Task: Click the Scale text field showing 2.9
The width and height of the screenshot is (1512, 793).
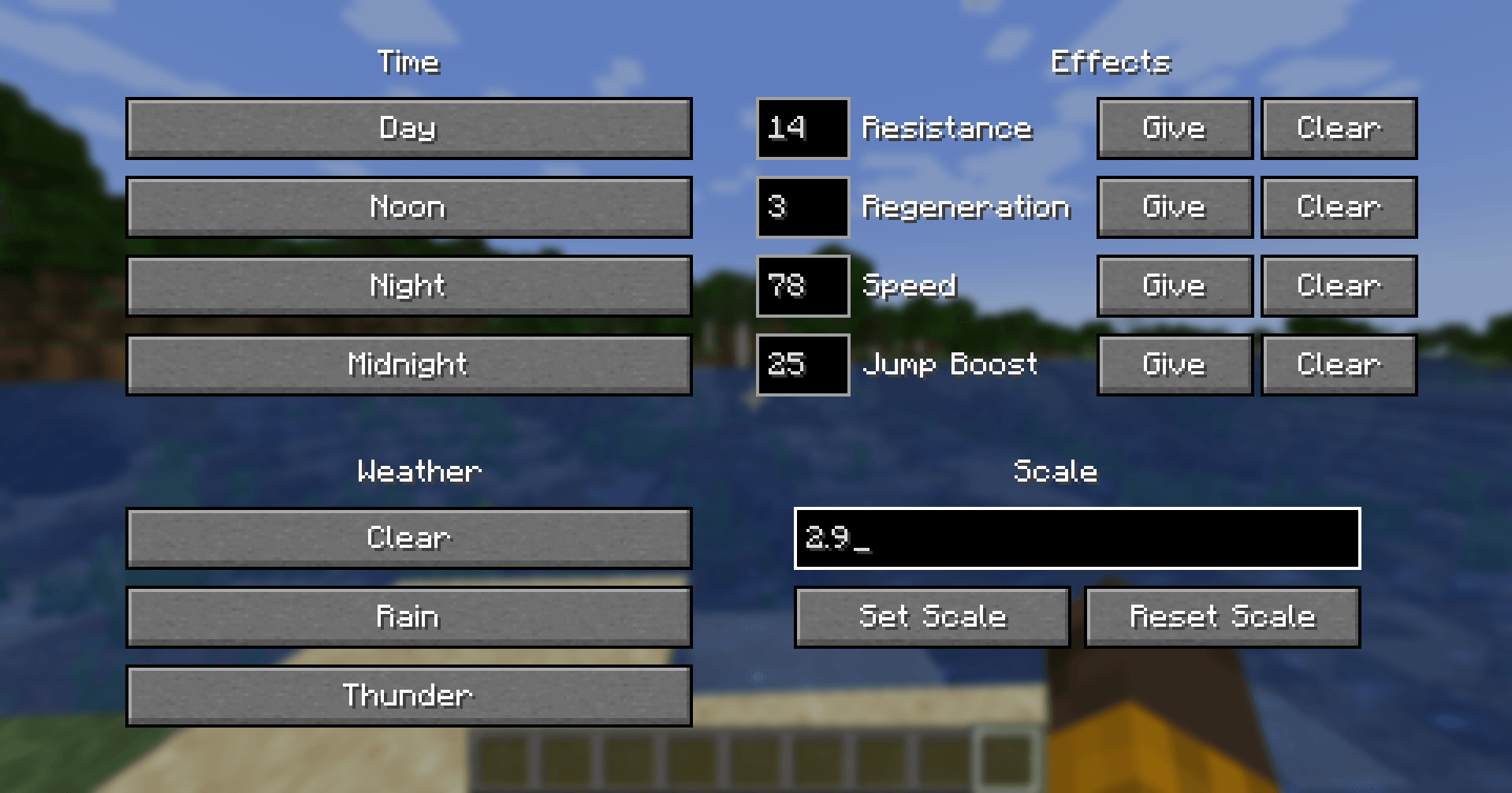Action: [1077, 538]
